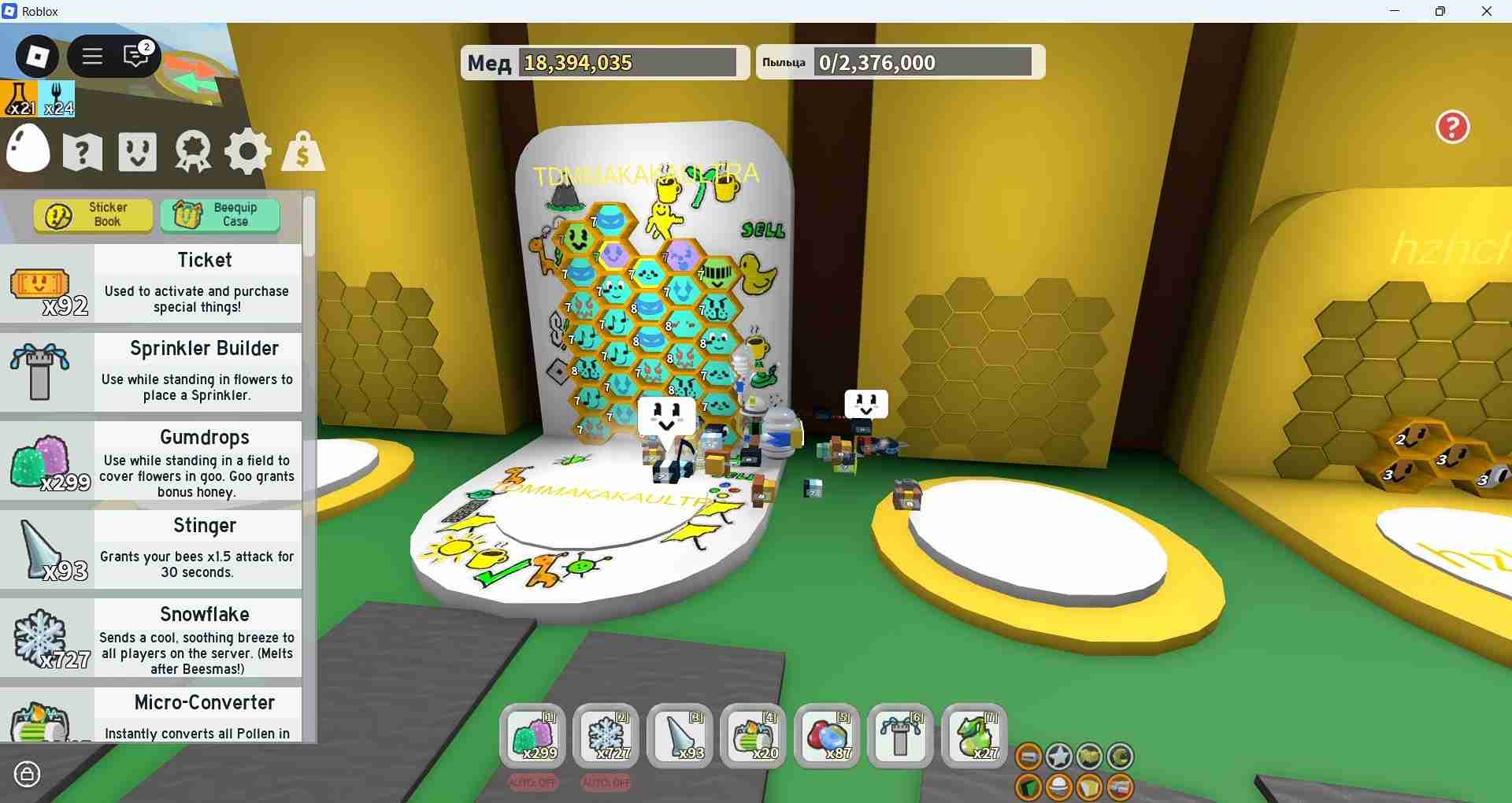
Task: Select the Sprinkler Builder in hotbar slot 6
Action: click(x=900, y=736)
